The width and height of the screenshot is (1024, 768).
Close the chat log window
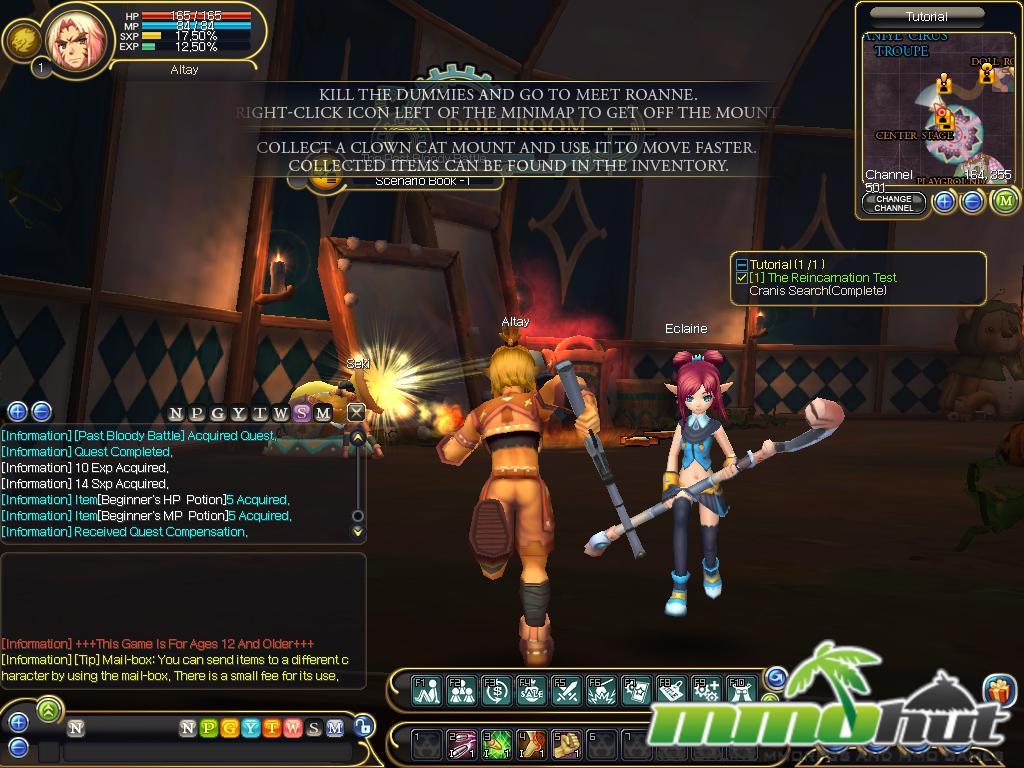pos(355,412)
